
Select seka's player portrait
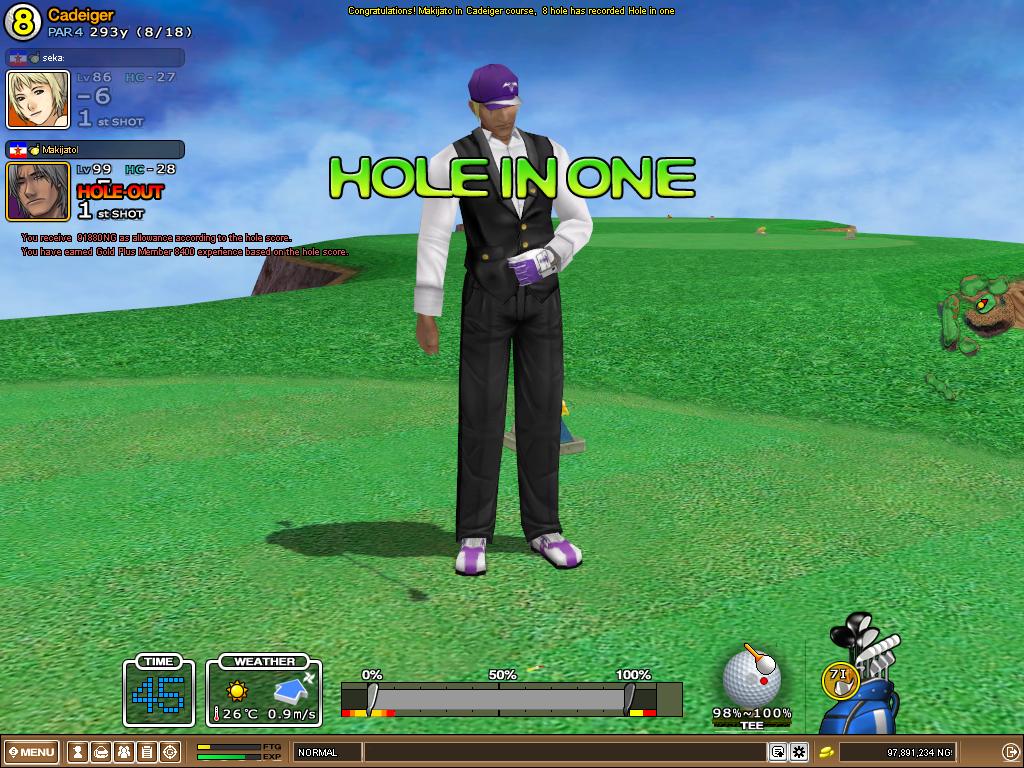click(x=38, y=99)
